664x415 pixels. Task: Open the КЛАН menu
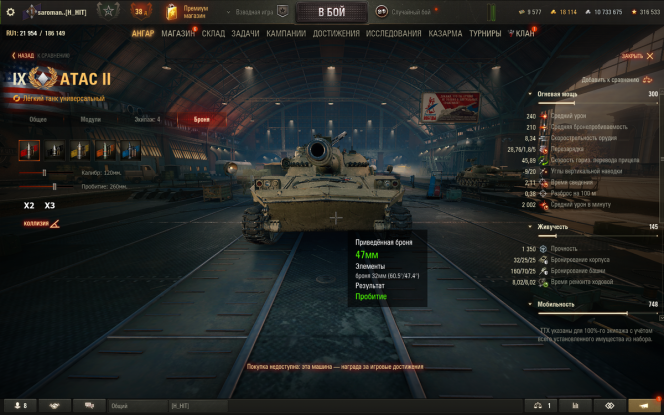[x=524, y=33]
